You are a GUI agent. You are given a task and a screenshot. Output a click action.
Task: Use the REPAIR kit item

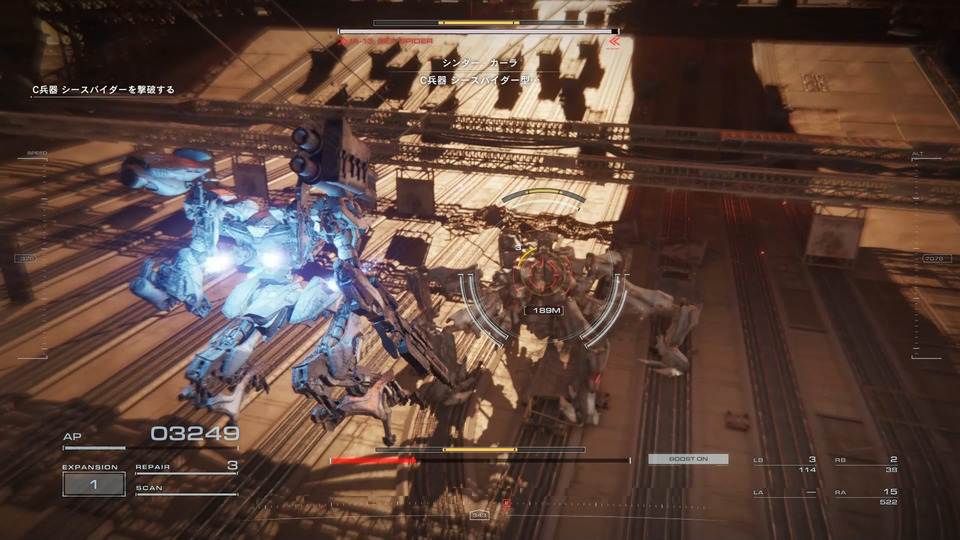point(186,466)
